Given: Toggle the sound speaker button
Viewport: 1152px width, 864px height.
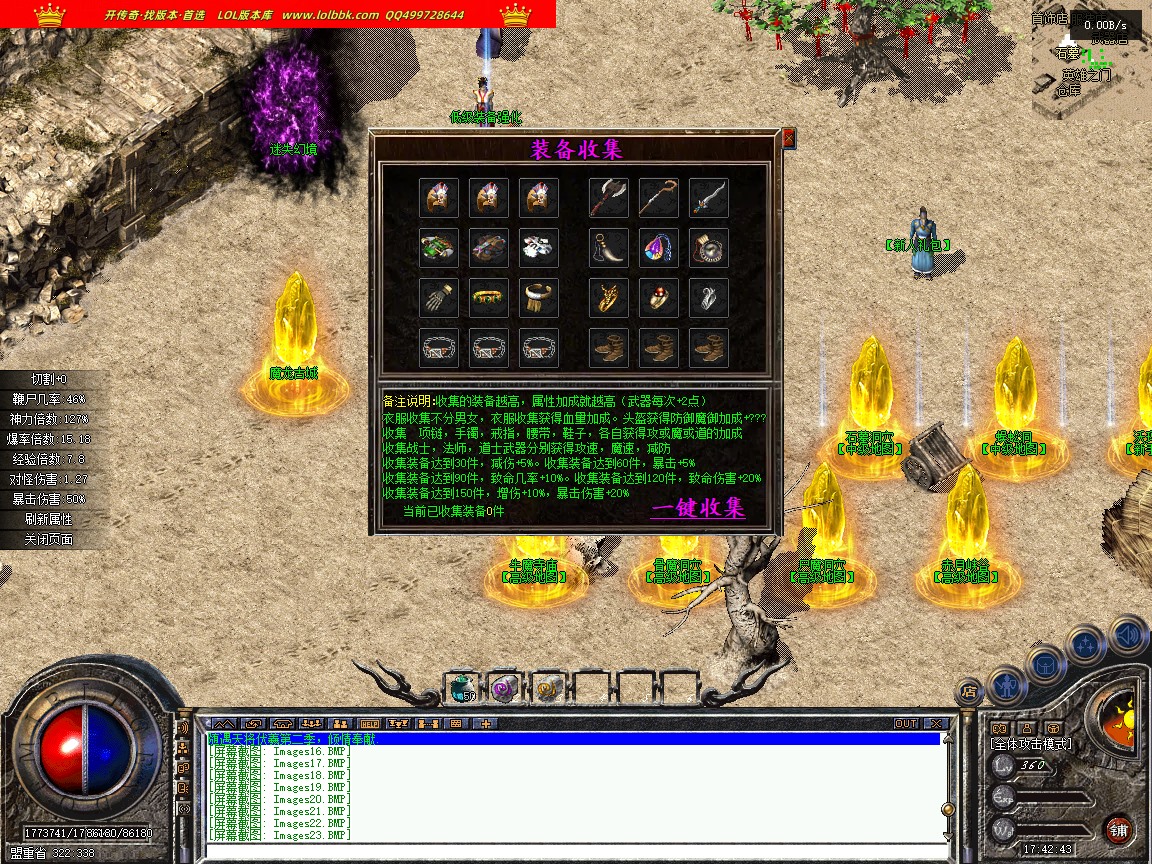Looking at the screenshot, I should 1128,634.
